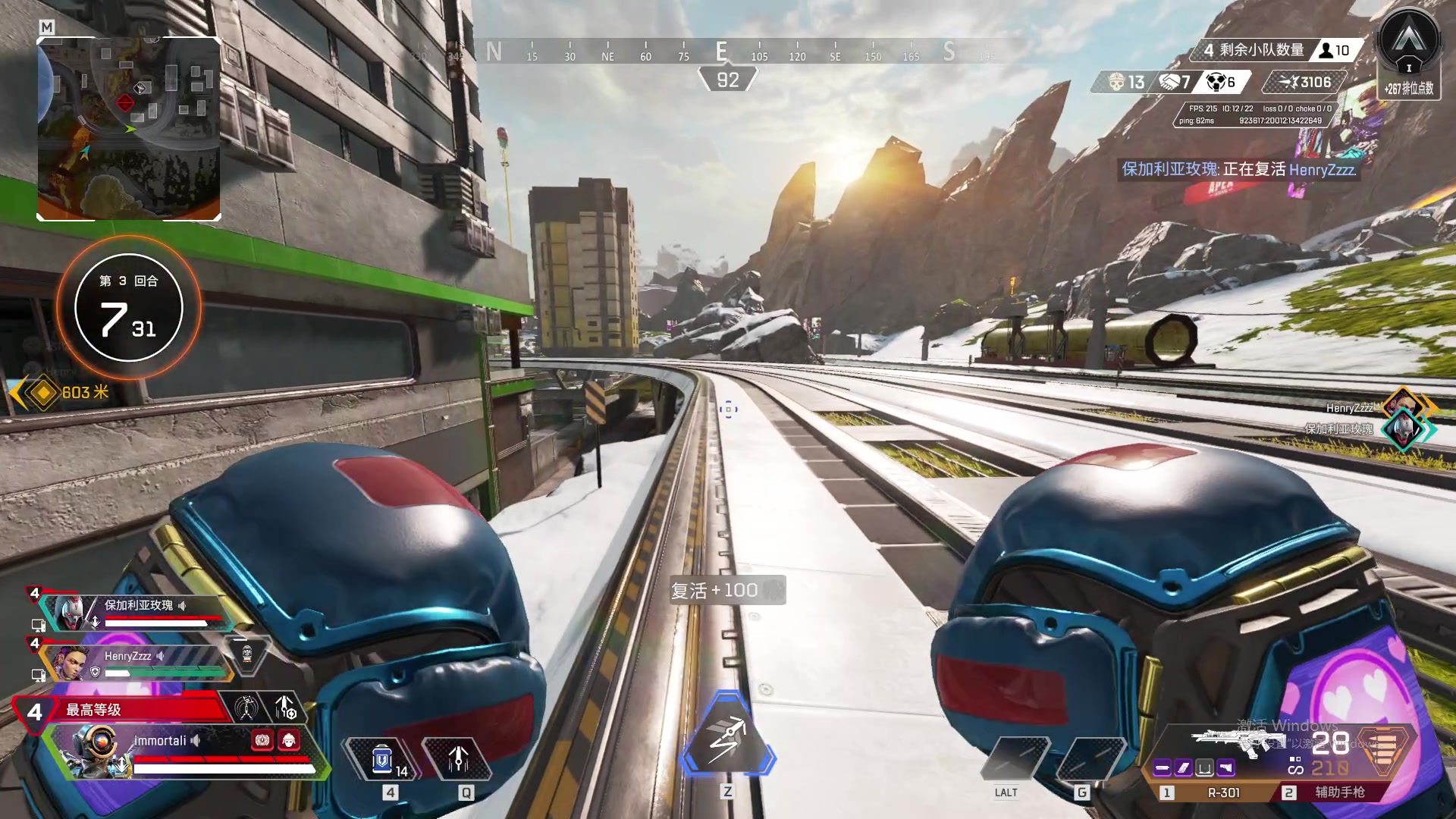Select the grenade ordnance slot

pos(1081,759)
